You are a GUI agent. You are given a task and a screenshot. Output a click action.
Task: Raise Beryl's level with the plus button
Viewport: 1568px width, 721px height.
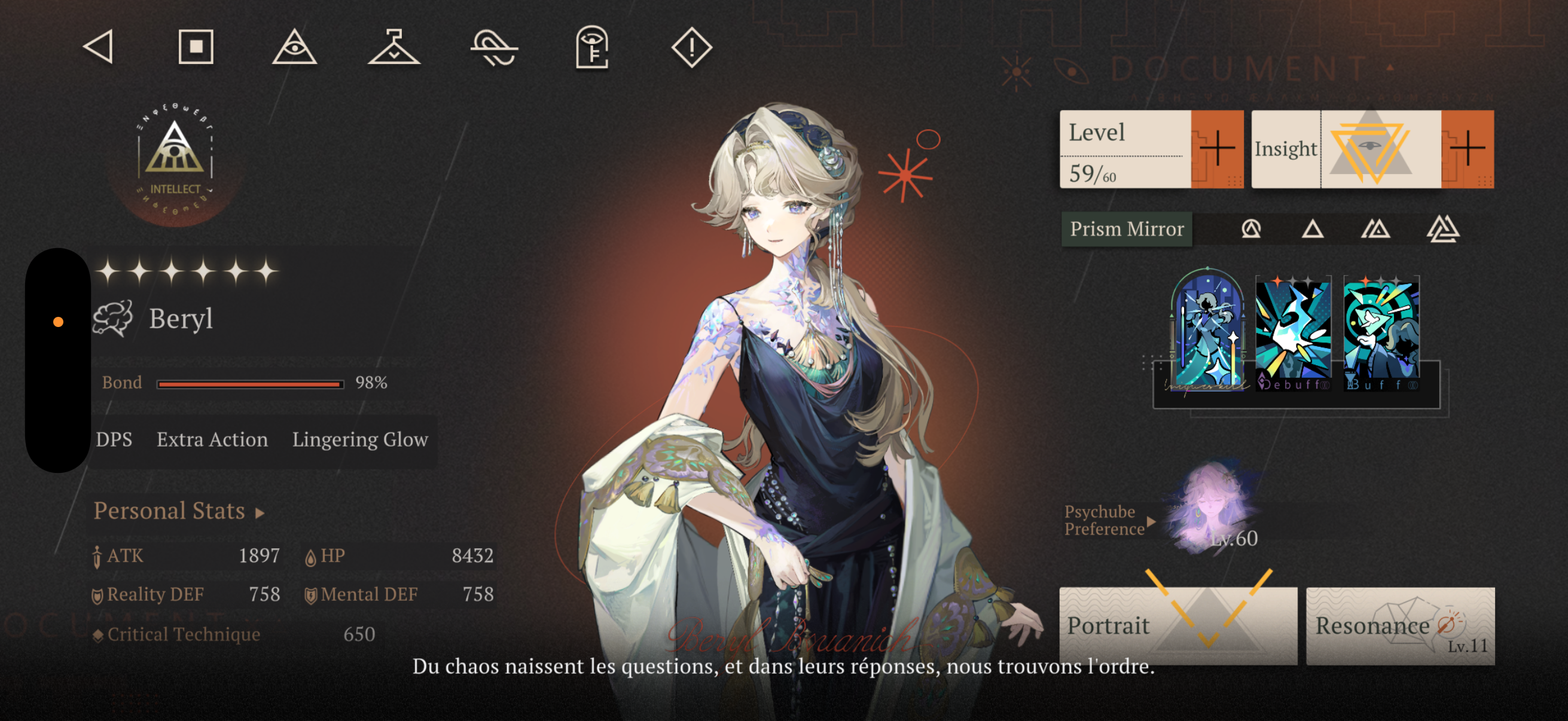pyautogui.click(x=1217, y=149)
